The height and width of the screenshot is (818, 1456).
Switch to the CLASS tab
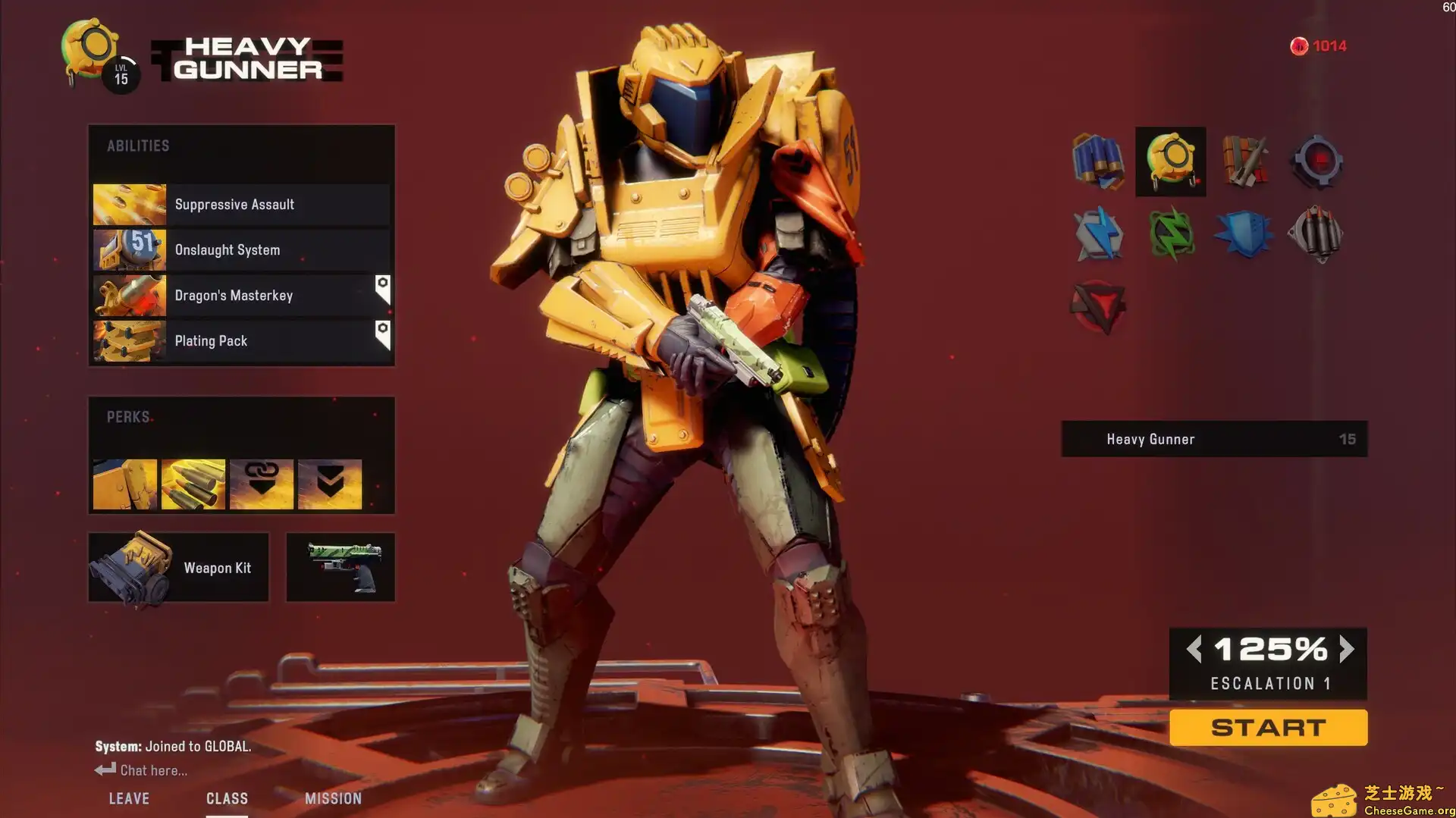[x=227, y=798]
